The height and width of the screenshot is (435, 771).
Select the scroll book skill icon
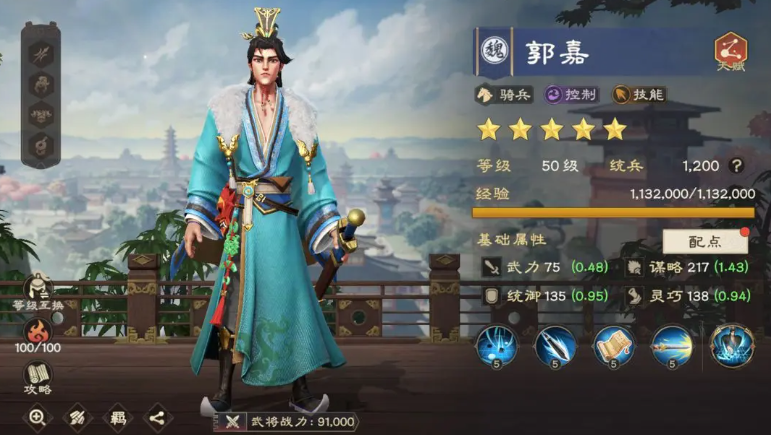613,347
